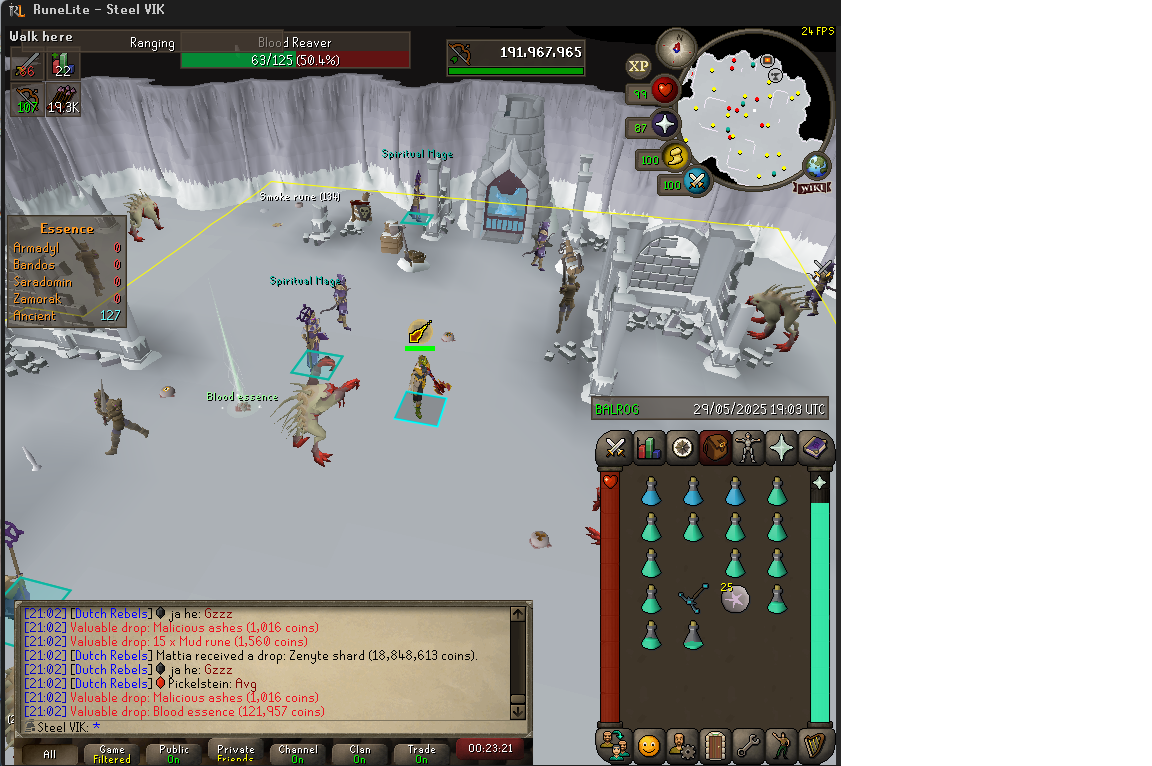Open the Combat Options tab

615,448
